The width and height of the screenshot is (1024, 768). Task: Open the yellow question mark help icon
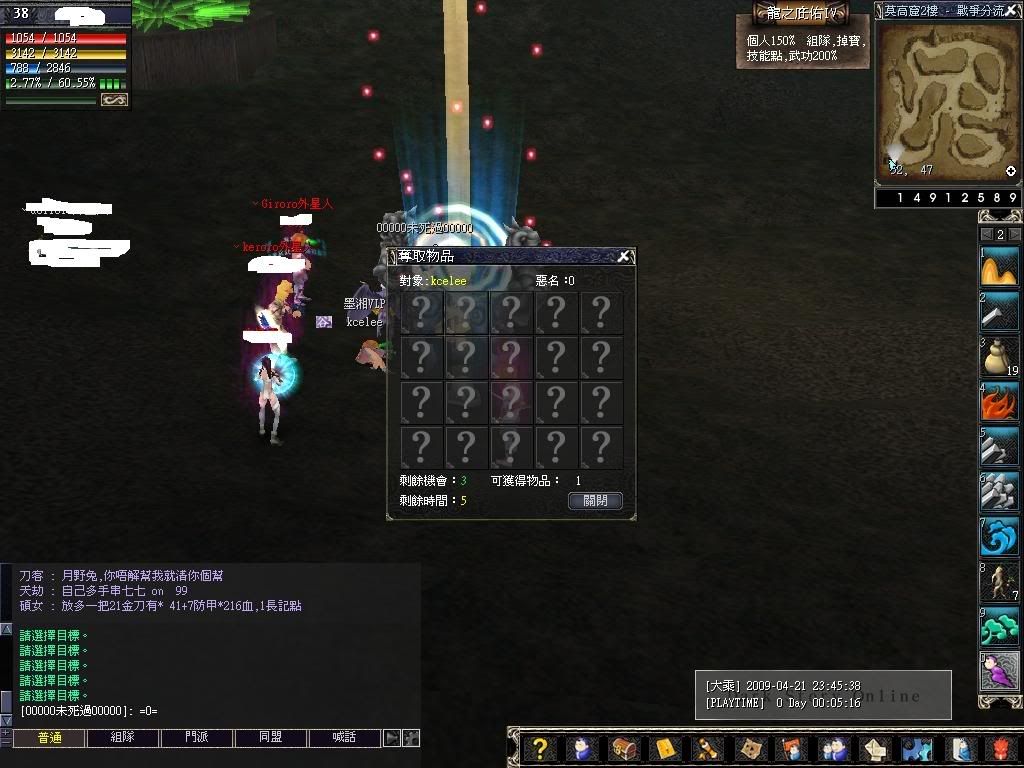539,749
